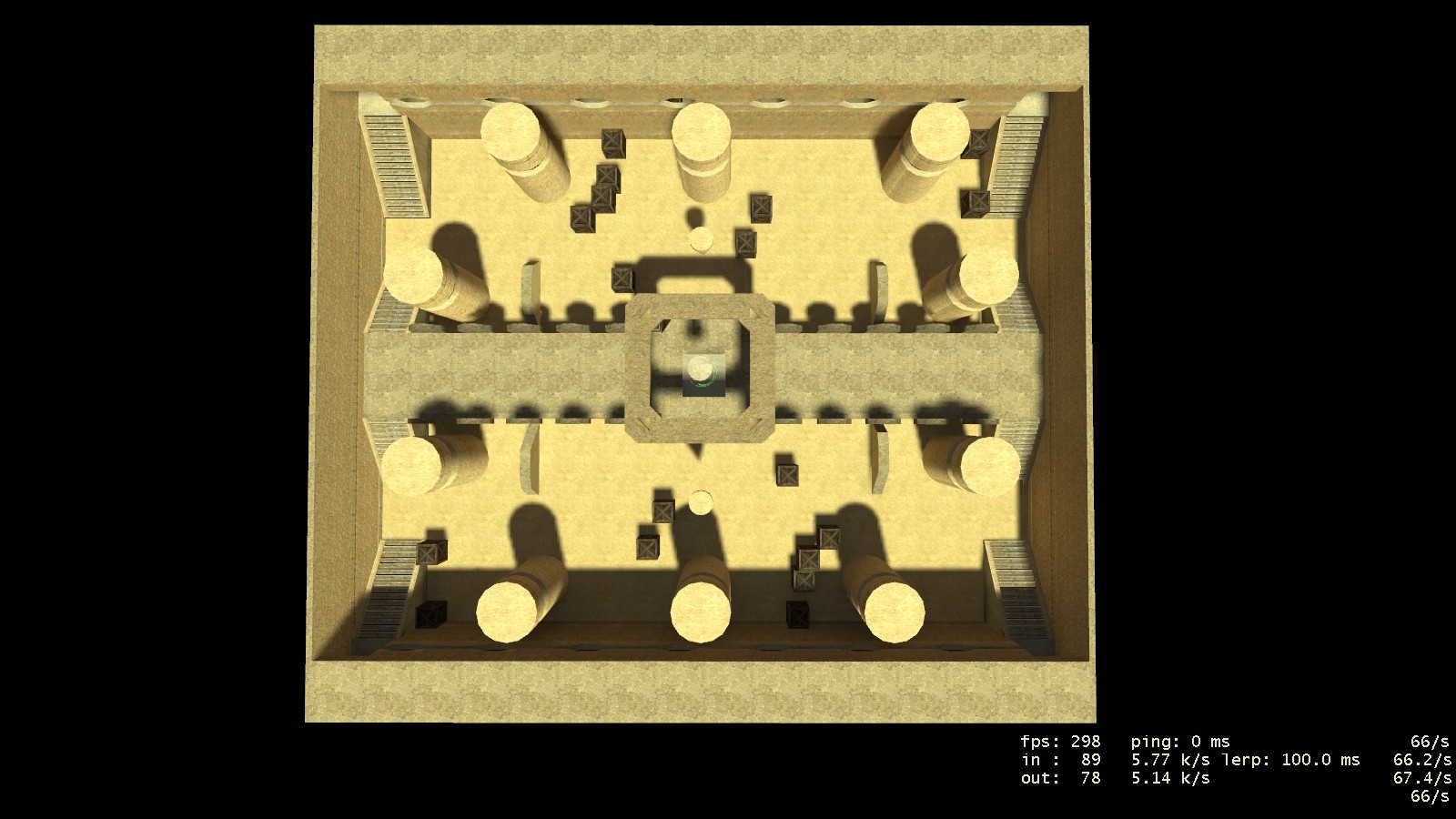
Task: Click the fps: 298 readout in the netgraph
Action: [x=1060, y=742]
